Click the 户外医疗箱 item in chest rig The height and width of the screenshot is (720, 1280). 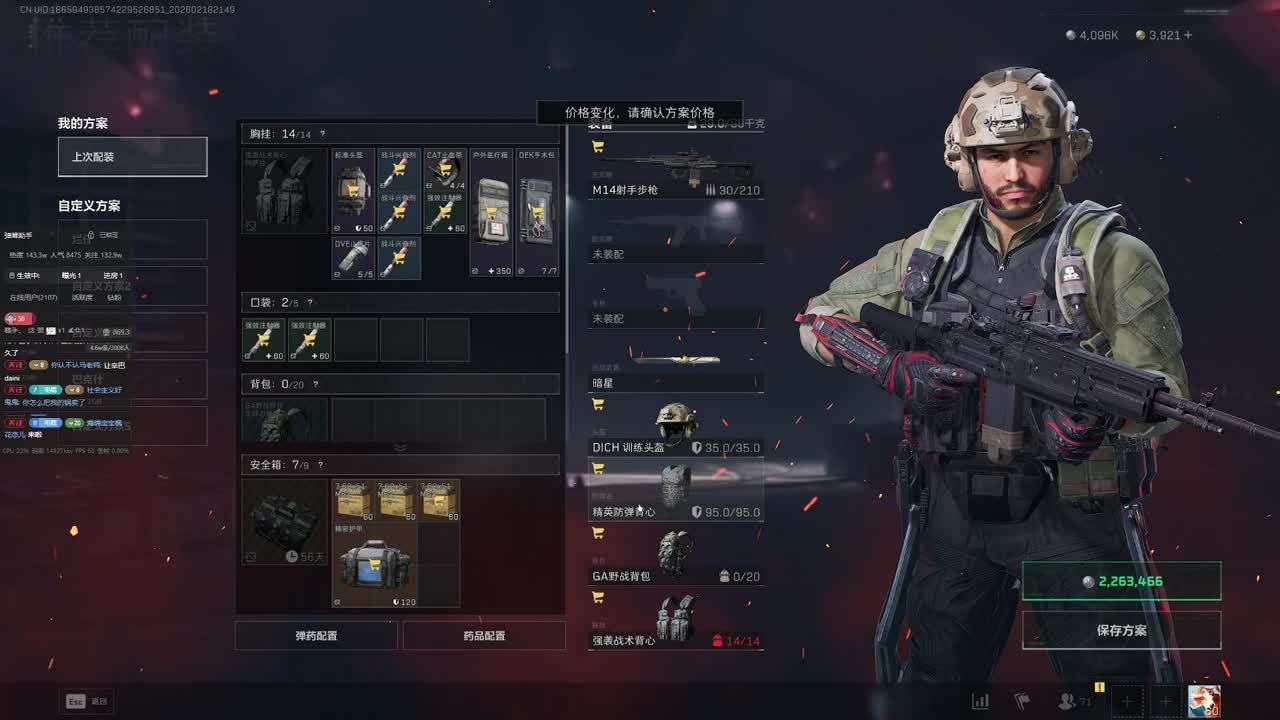tap(491, 213)
